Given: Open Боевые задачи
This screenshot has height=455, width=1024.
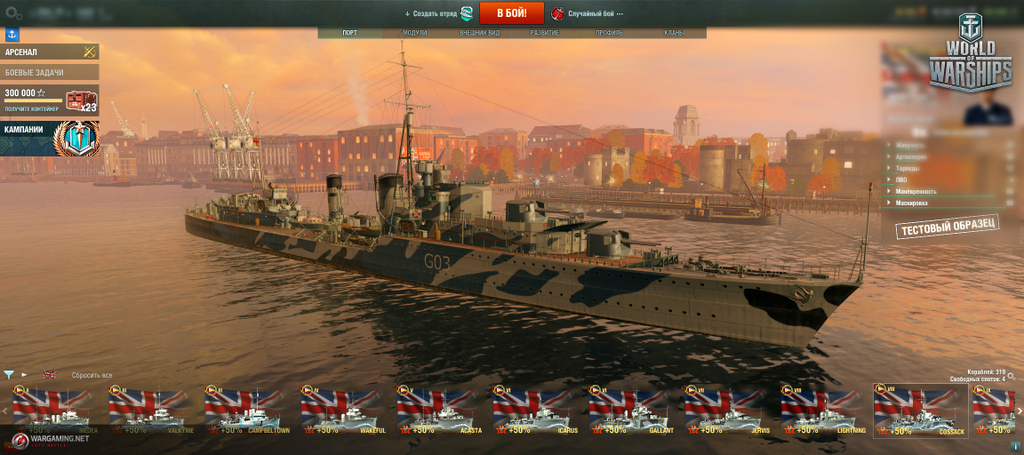Looking at the screenshot, I should pos(49,72).
